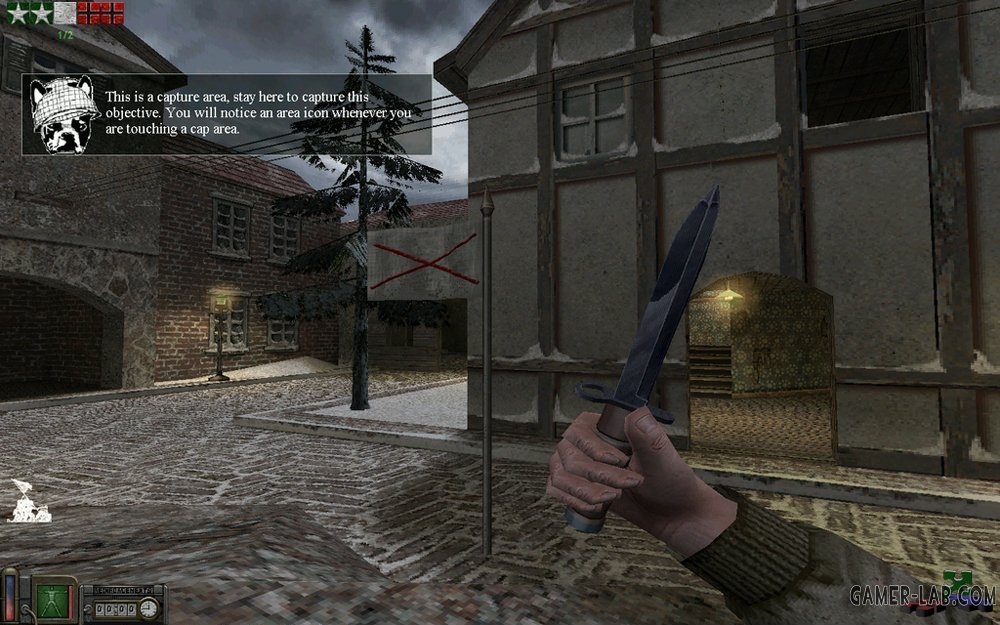1000x625 pixels.
Task: Click the flag-raising capture area icon
Action: 22,501
